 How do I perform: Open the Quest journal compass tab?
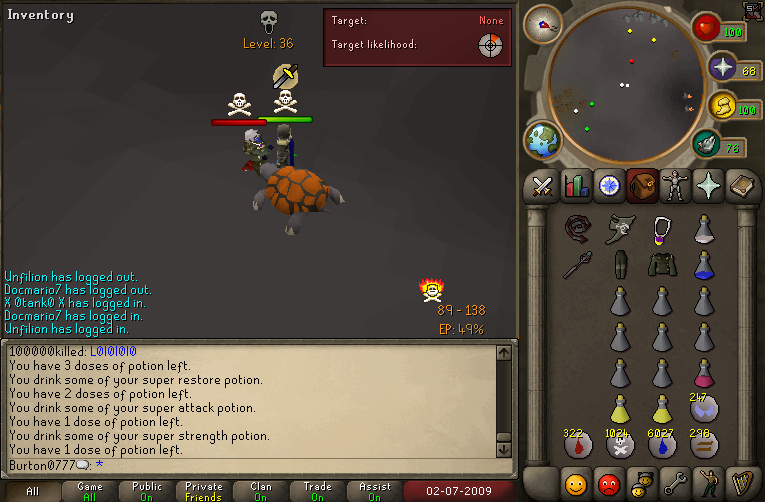(609, 186)
